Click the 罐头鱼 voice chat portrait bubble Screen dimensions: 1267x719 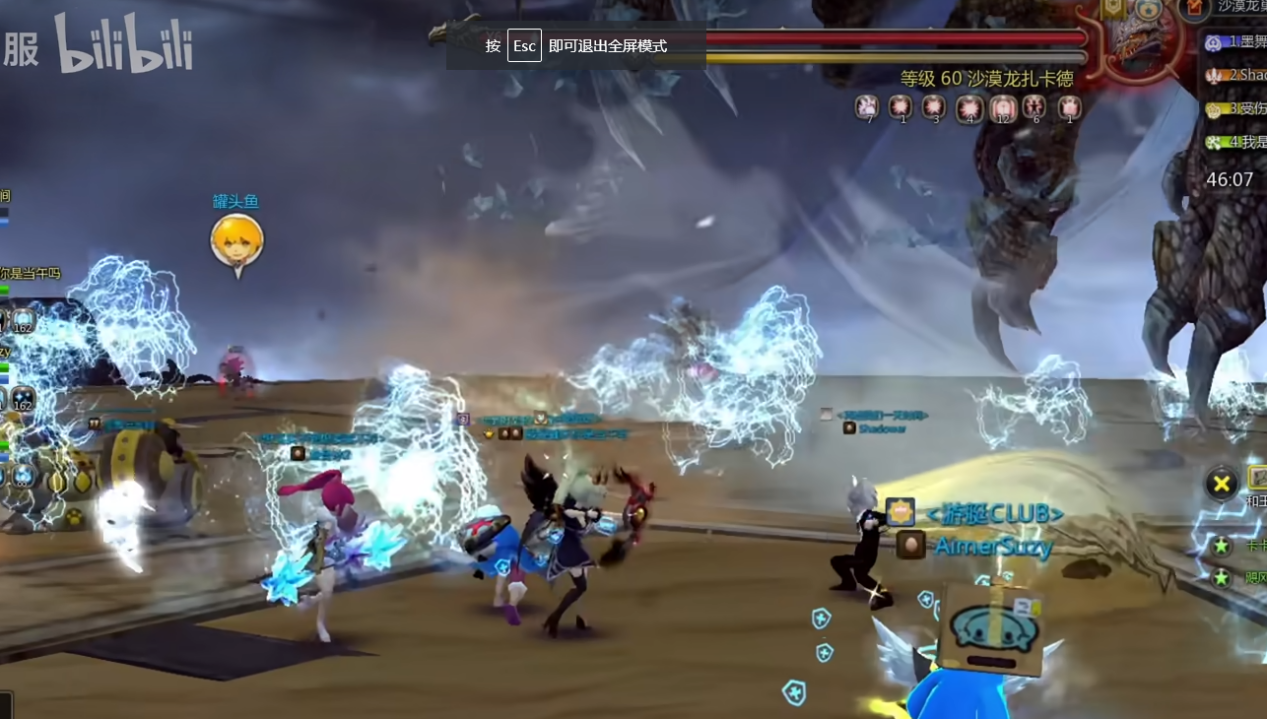[237, 243]
